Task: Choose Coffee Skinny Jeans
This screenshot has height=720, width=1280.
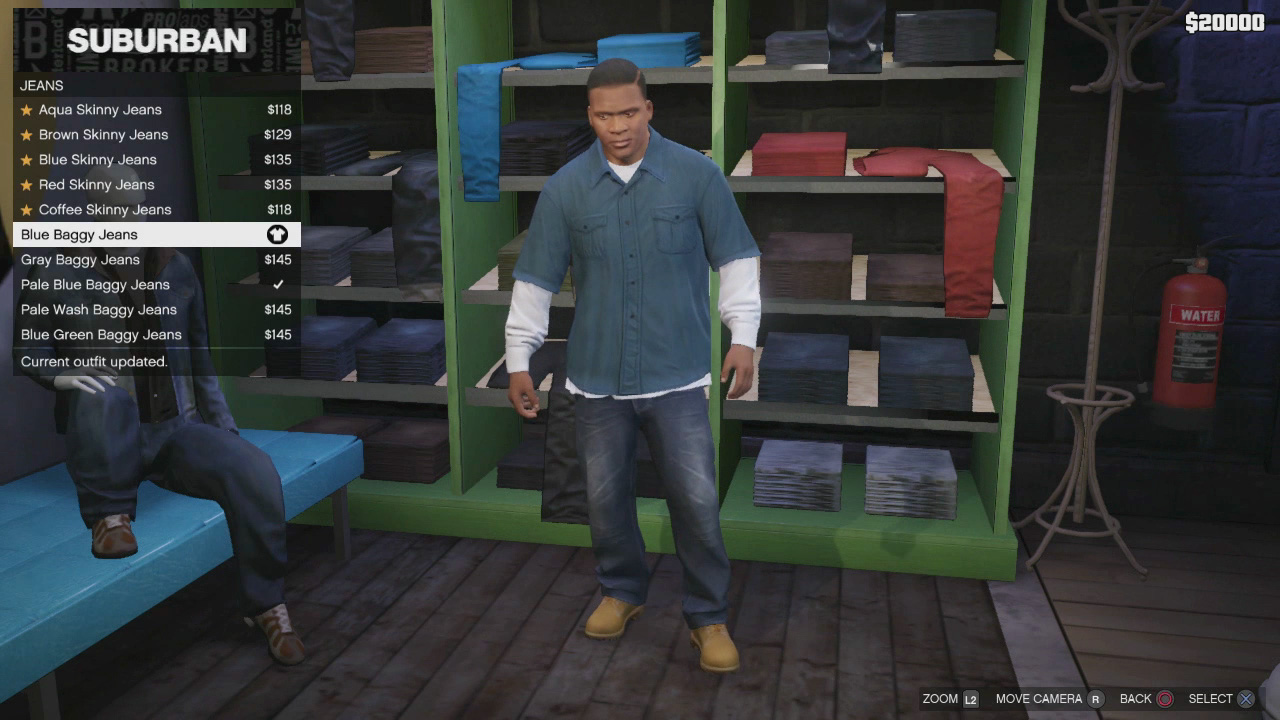Action: tap(105, 210)
